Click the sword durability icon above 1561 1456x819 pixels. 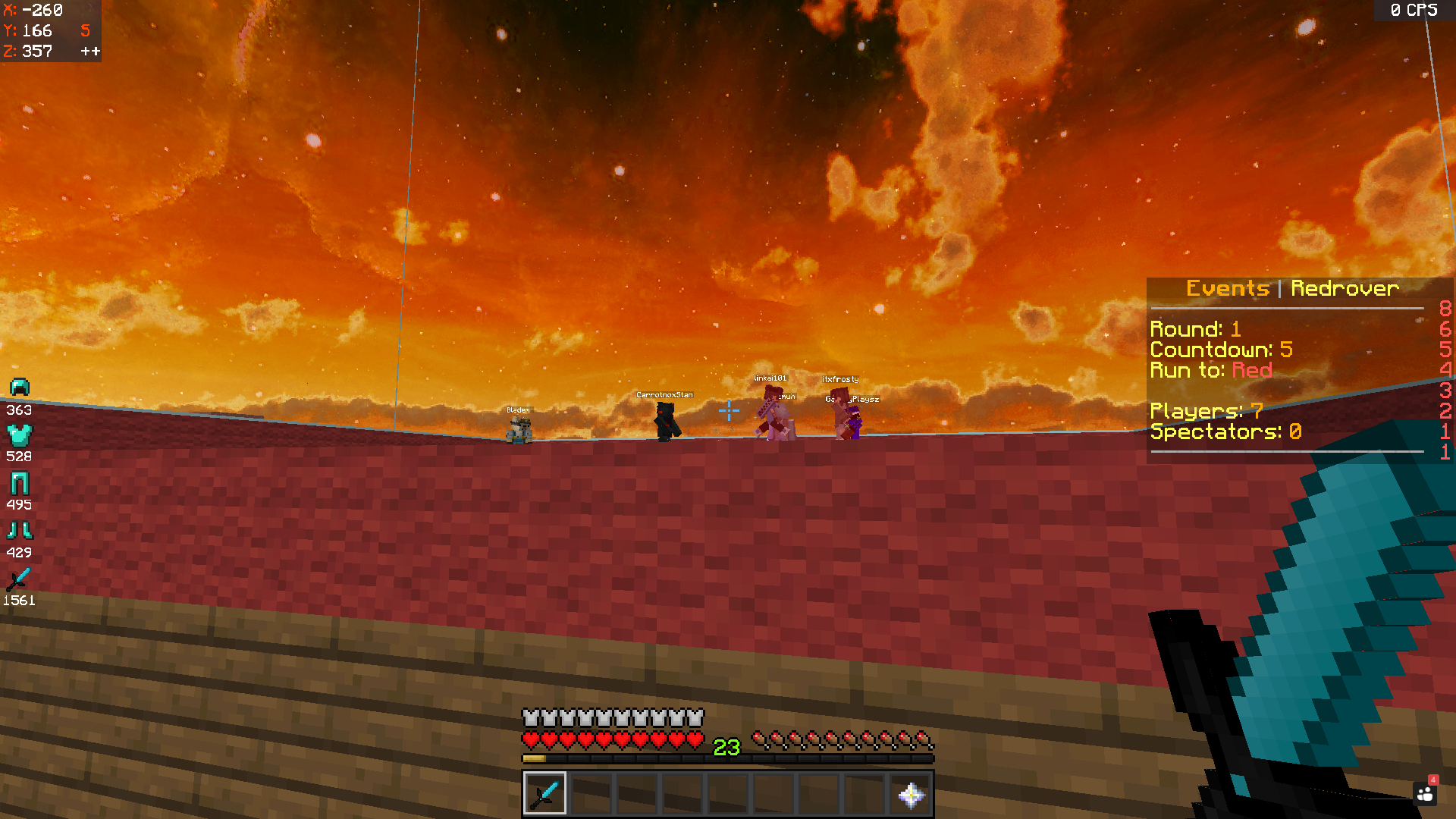(x=20, y=579)
